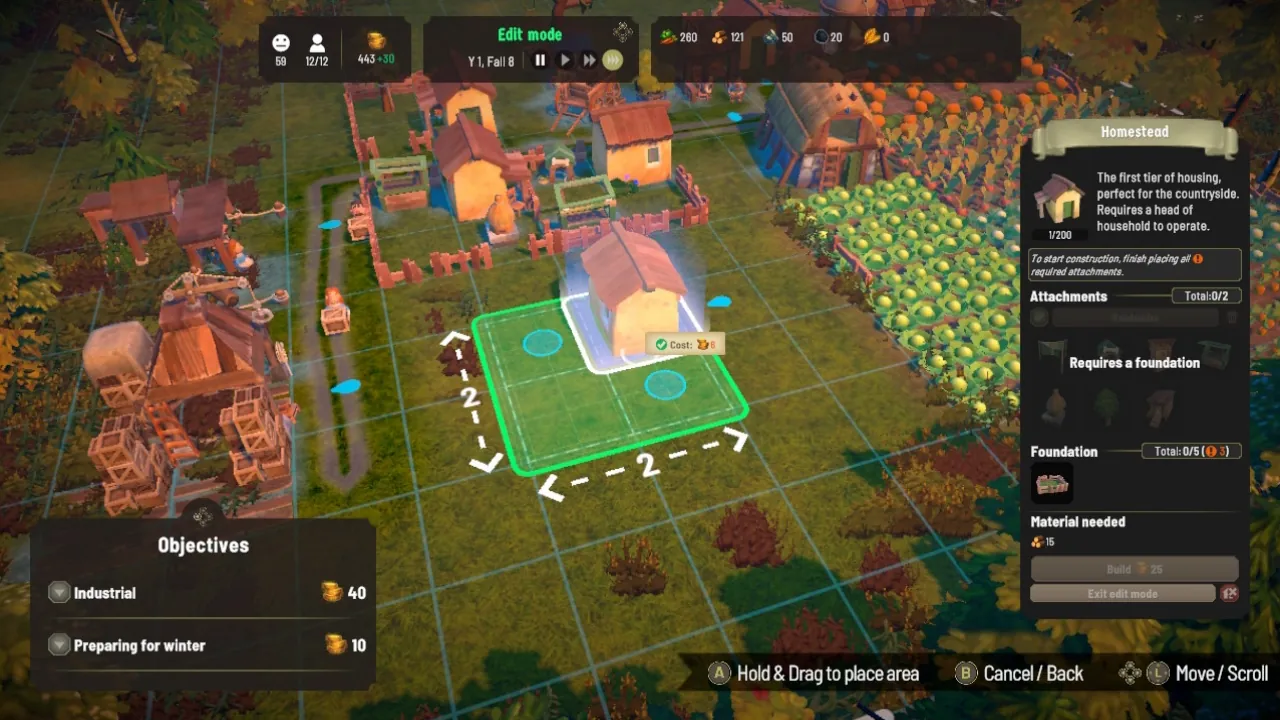Pause the game time
The height and width of the screenshot is (720, 1280).
(539, 60)
